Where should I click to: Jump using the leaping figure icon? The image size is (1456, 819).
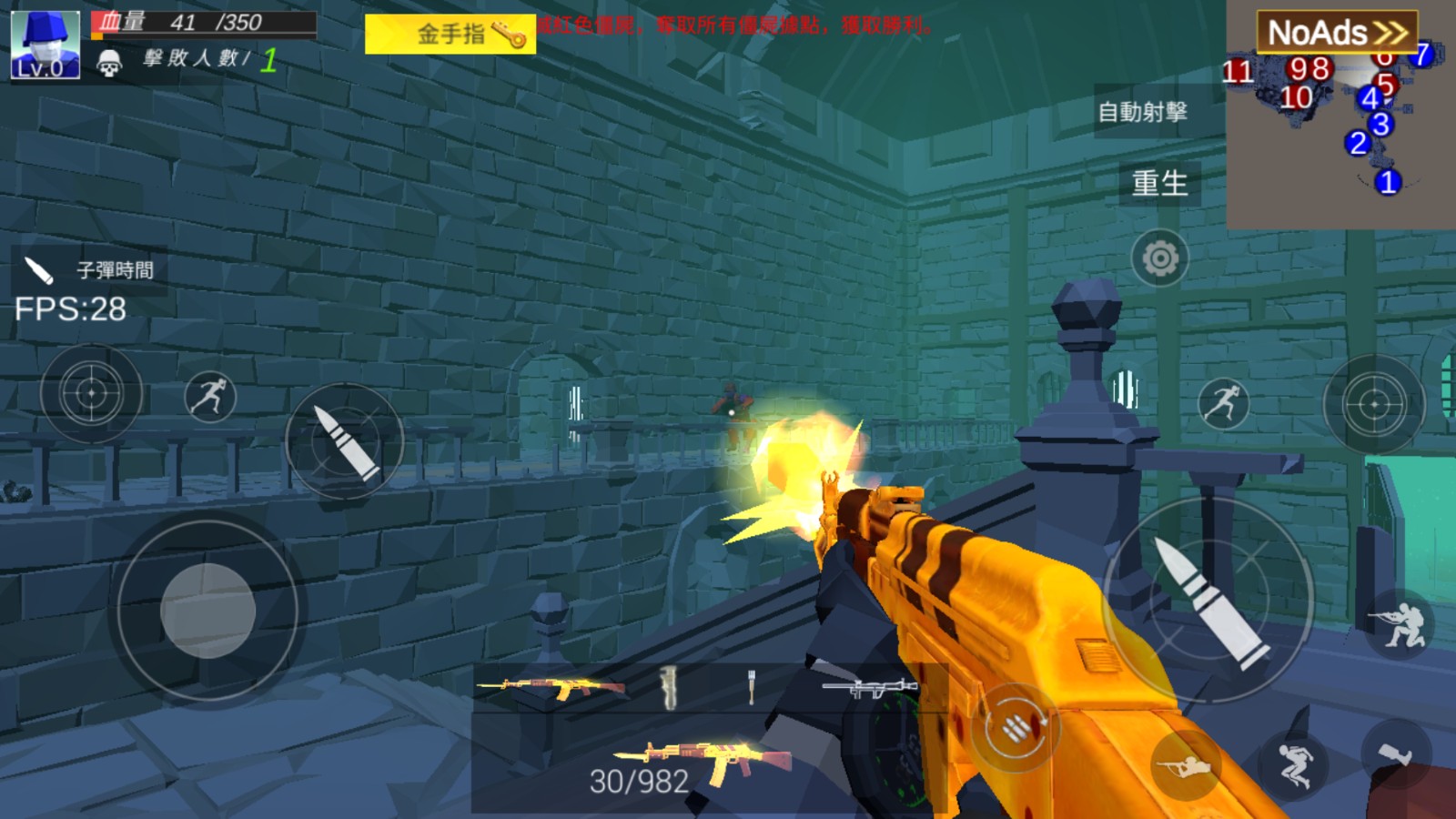coord(1294,763)
